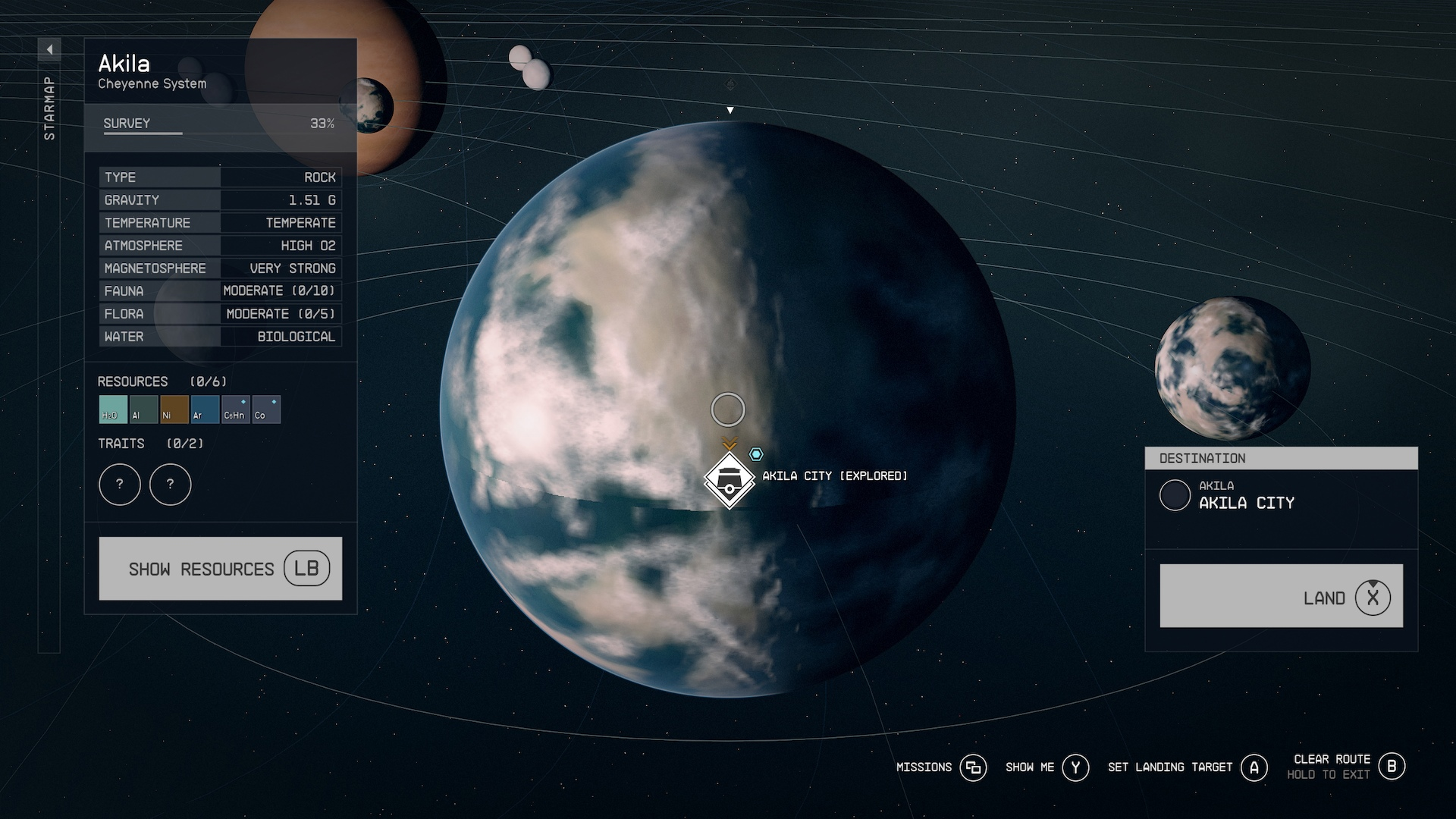
Task: Select the Co cobalt resource tile
Action: click(x=266, y=409)
